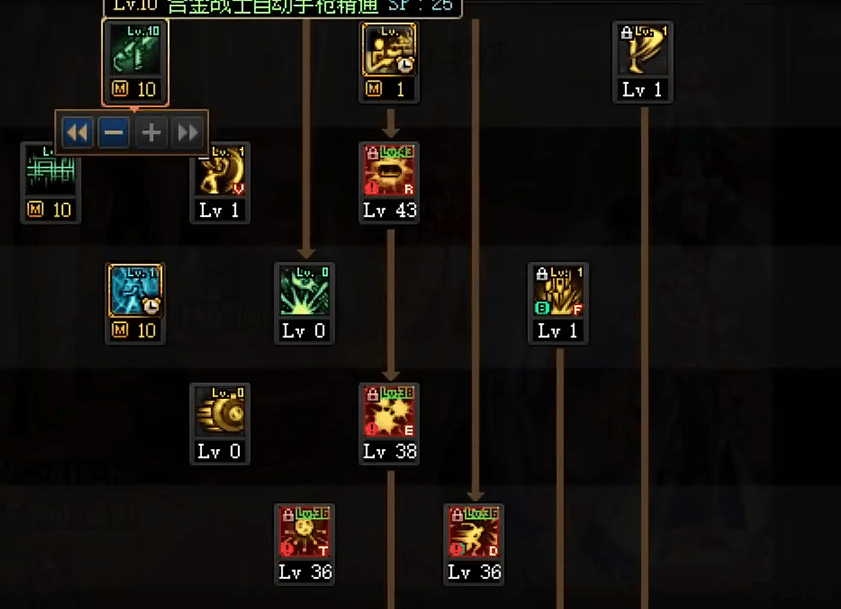The image size is (841, 609).
Task: Increase skill level with the plus button
Action: coord(150,132)
